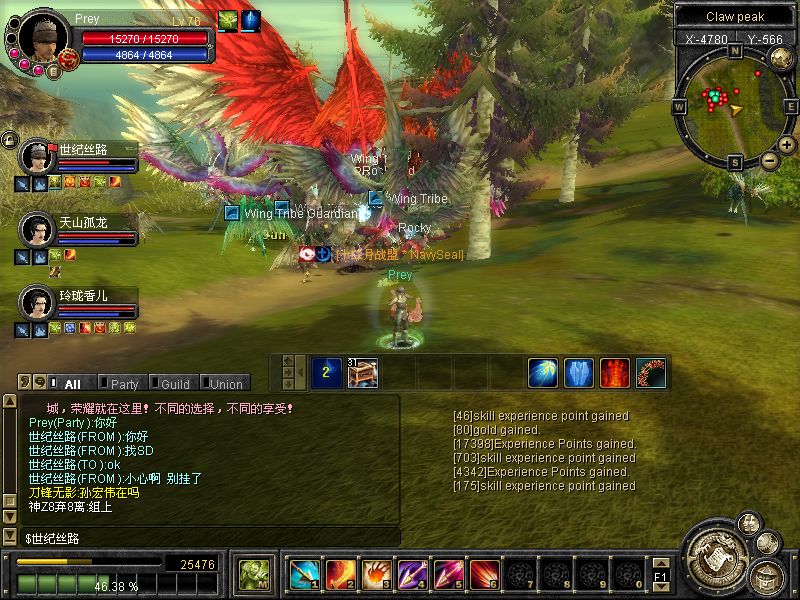Select the blue ice crystal skill icon
800x600 pixels.
[x=578, y=372]
